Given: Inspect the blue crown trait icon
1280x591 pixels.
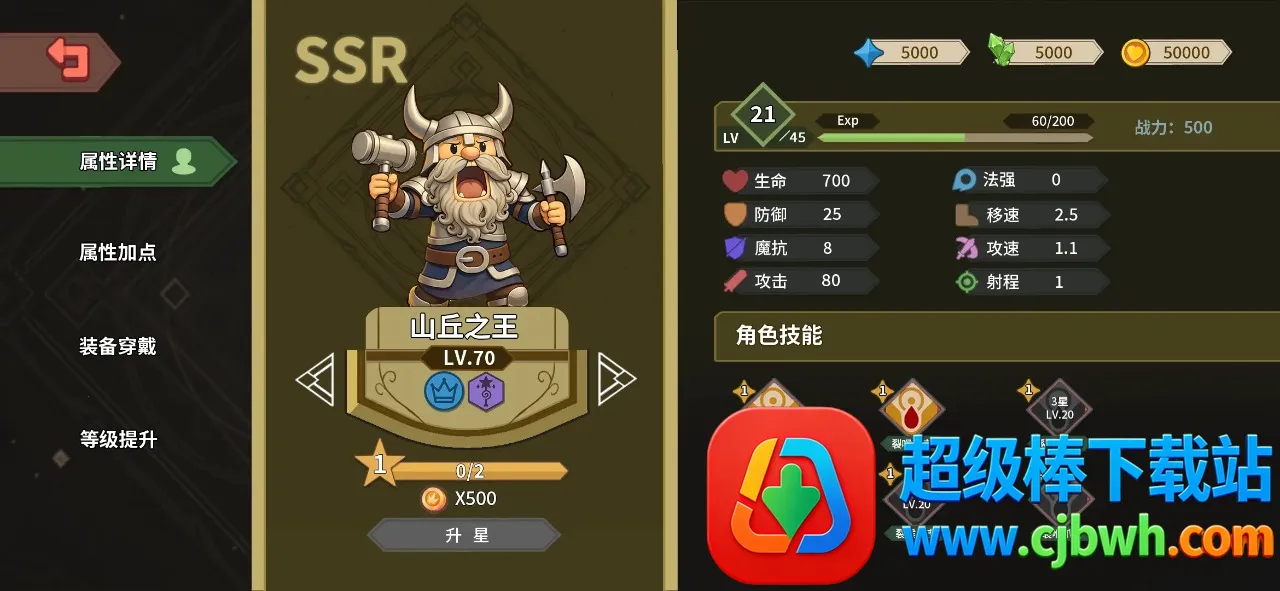Looking at the screenshot, I should (x=444, y=390).
